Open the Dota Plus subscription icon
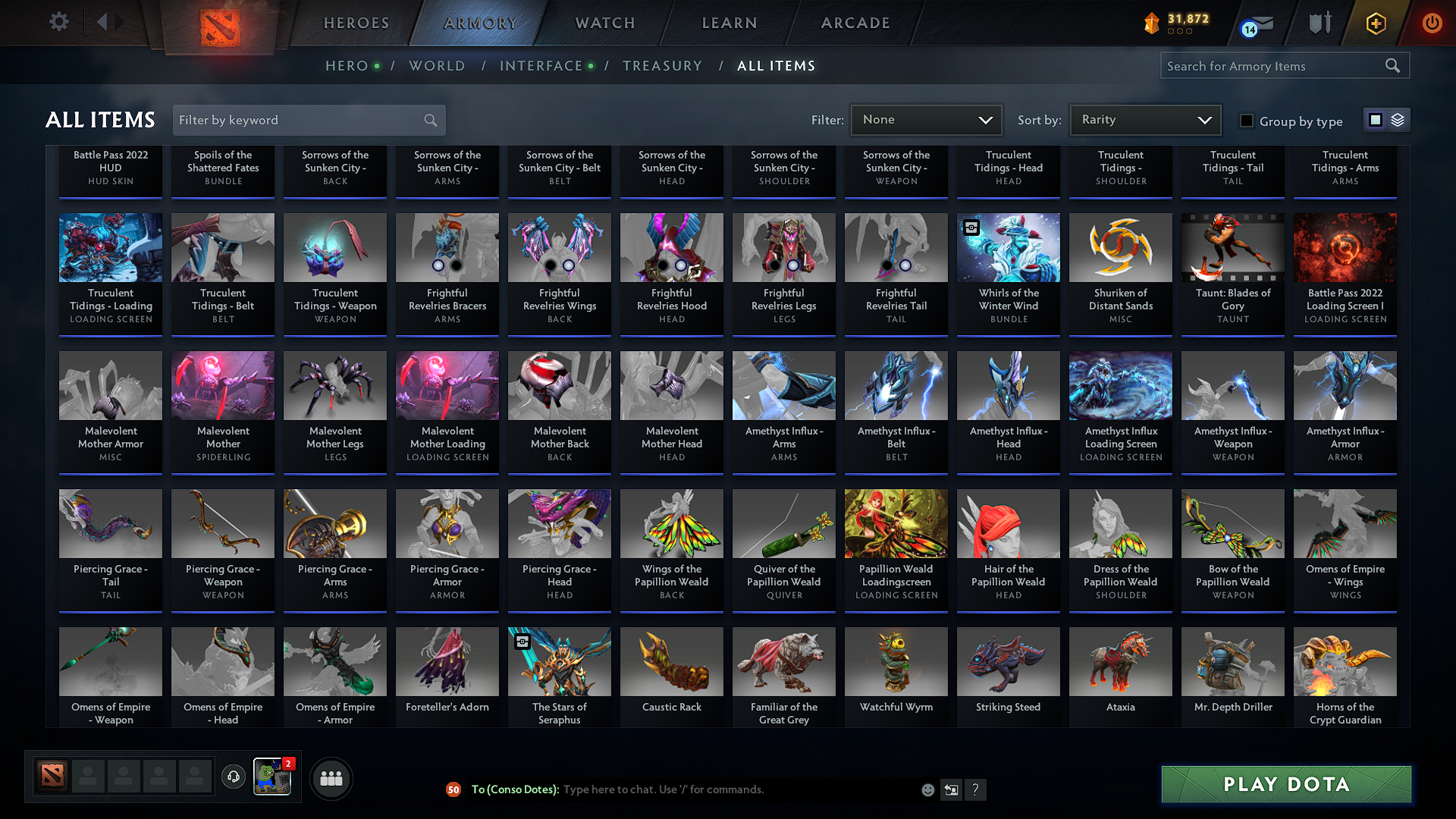1456x819 pixels. click(1375, 23)
